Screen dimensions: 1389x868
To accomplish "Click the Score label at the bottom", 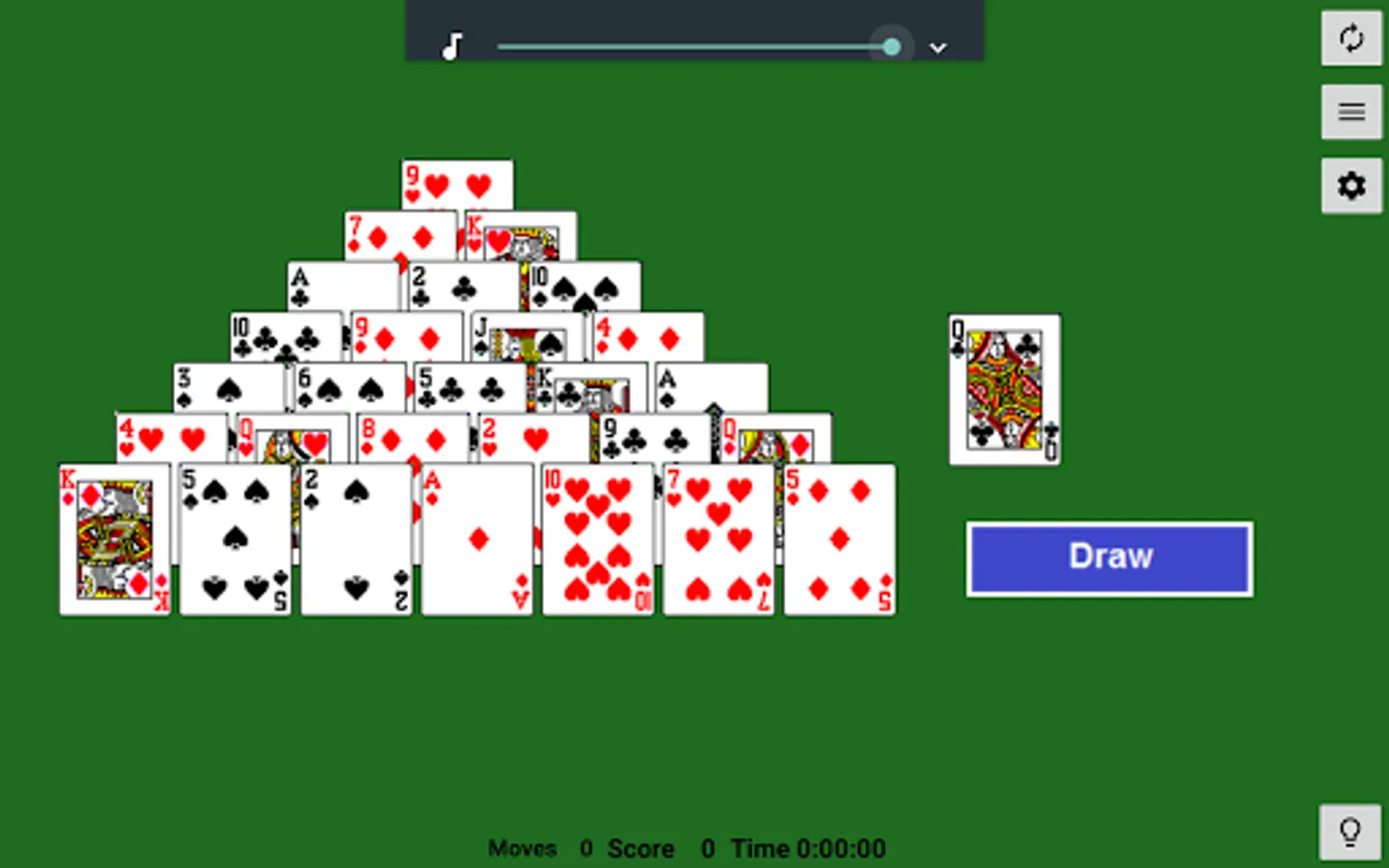I will [x=640, y=849].
